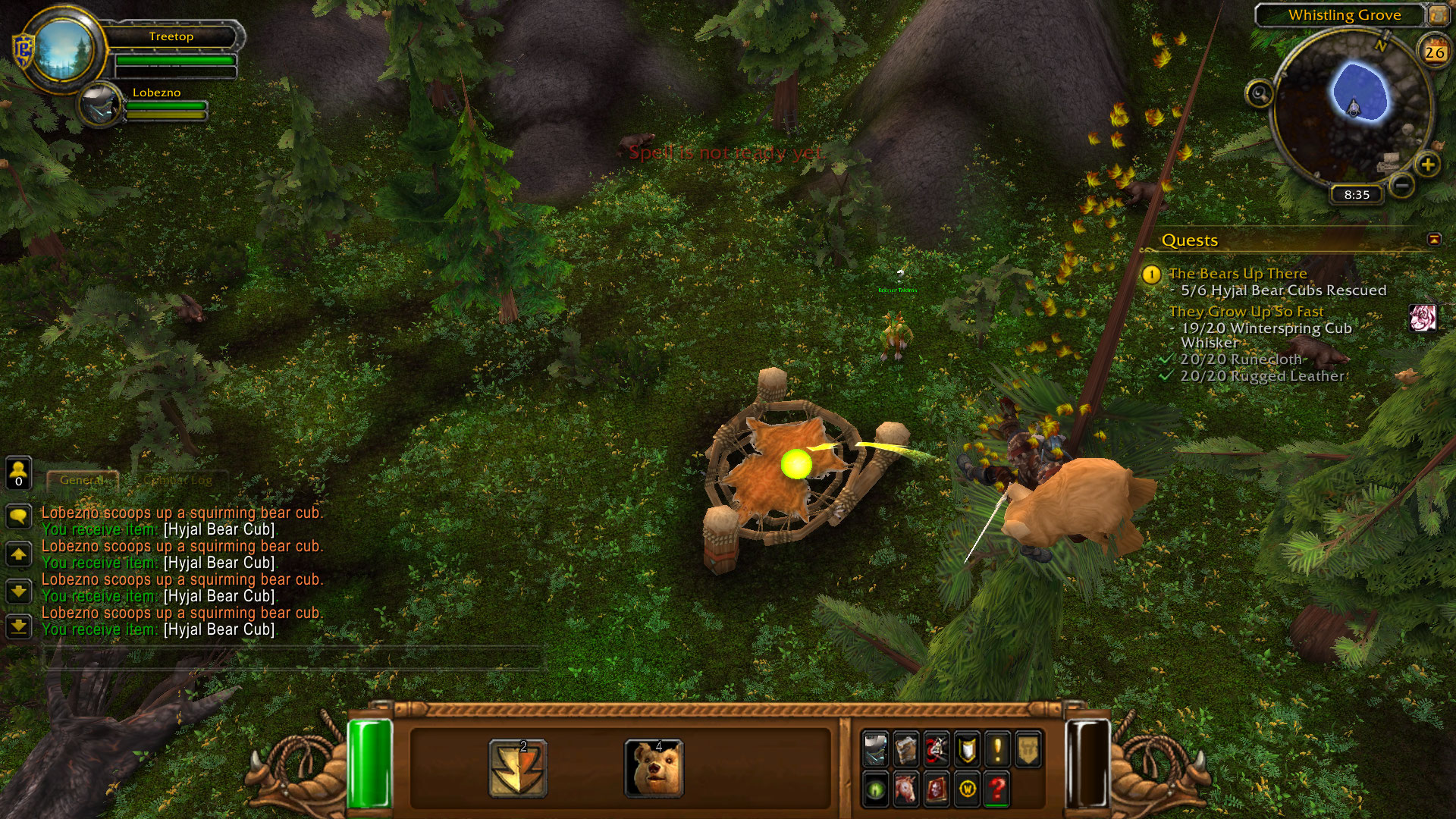Zoom in the minimap with plus button
1456x819 pixels.
(x=1427, y=165)
